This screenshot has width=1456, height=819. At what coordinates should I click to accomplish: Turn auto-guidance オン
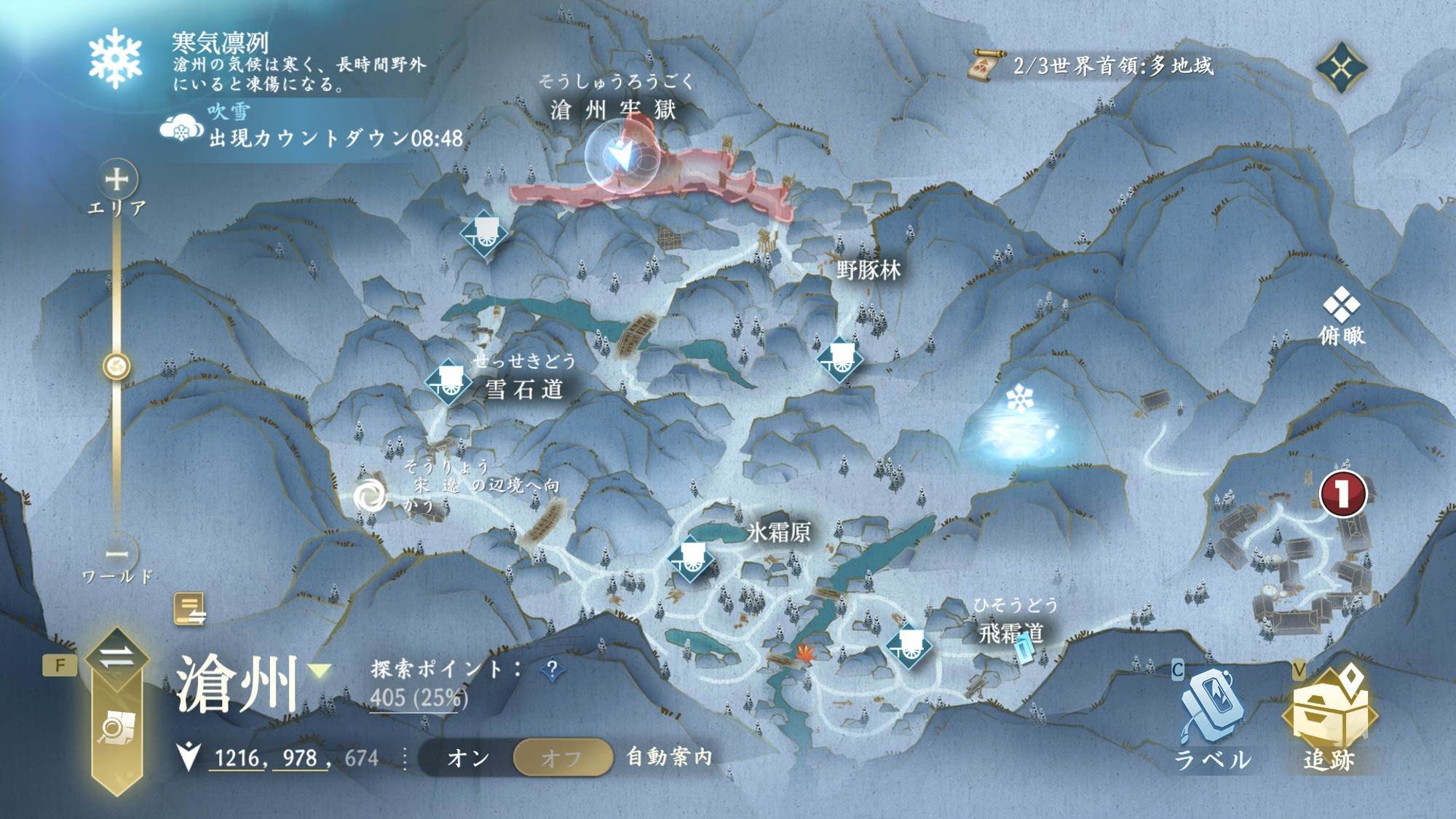(x=468, y=758)
